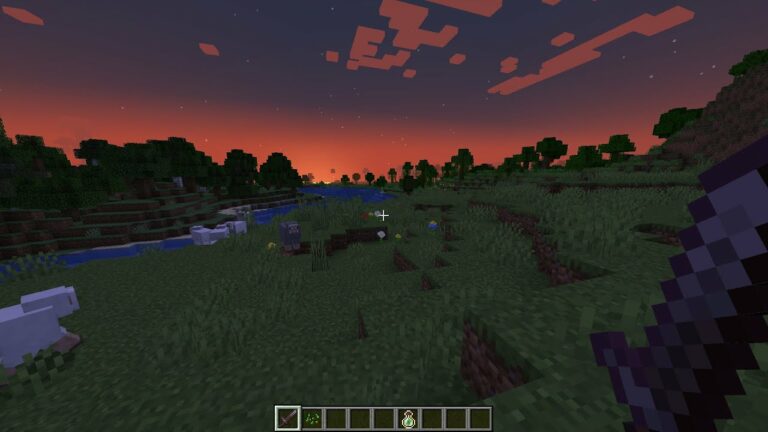Choose the green potion bottle slot
Viewport: 768px width, 432px height.
click(407, 418)
